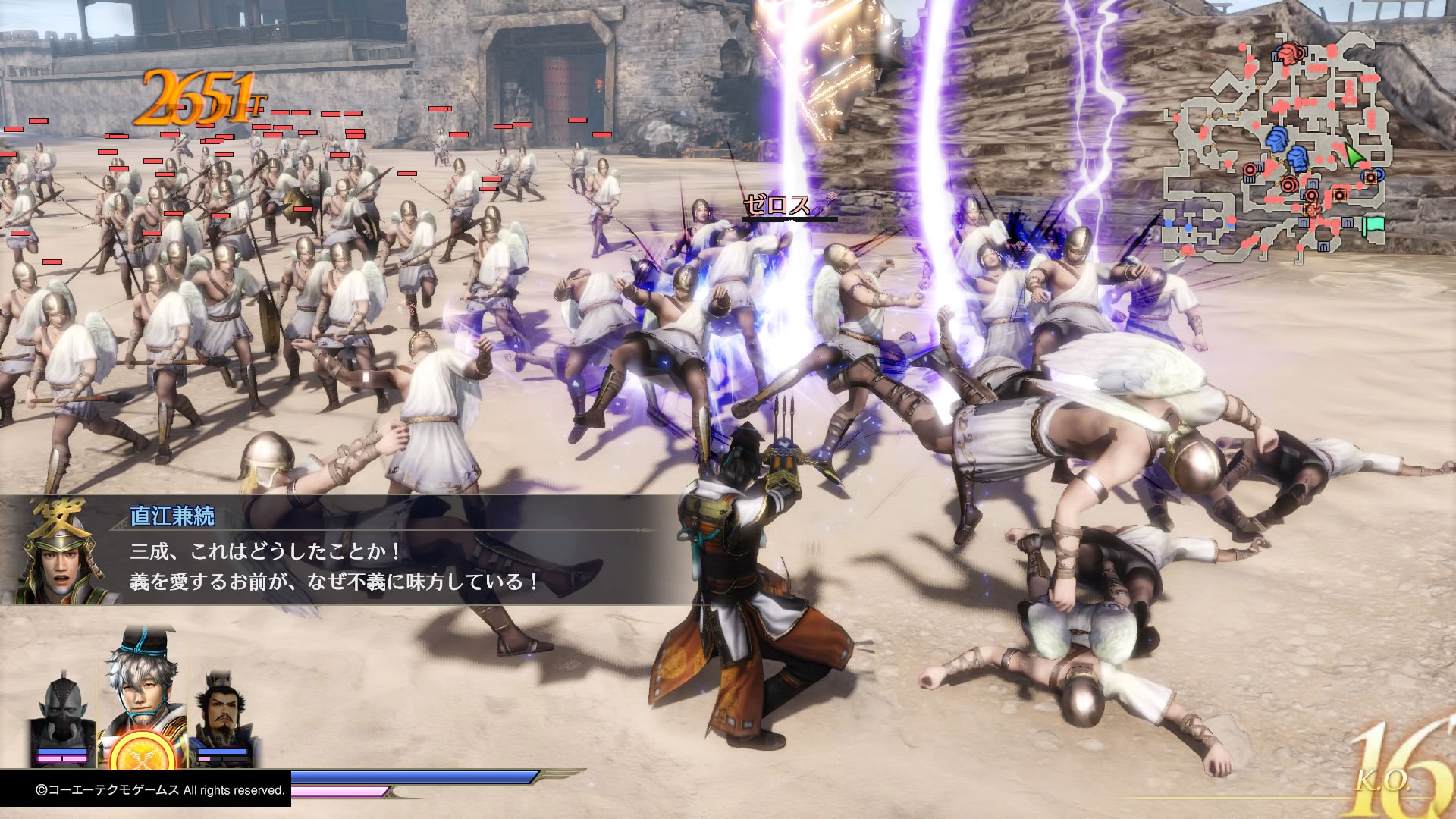Viewport: 1456px width, 819px height.
Task: Click the green player arrow on minimap
Action: [1355, 156]
